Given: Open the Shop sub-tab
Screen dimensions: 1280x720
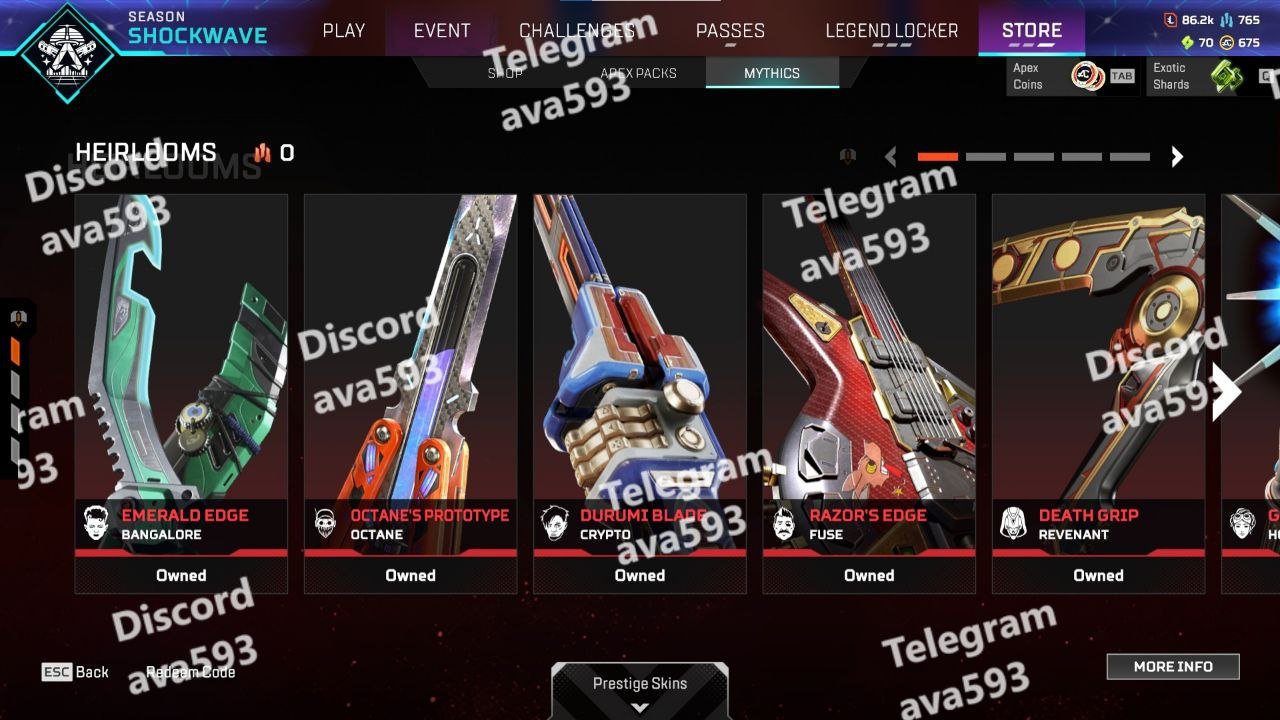Looking at the screenshot, I should 505,73.
